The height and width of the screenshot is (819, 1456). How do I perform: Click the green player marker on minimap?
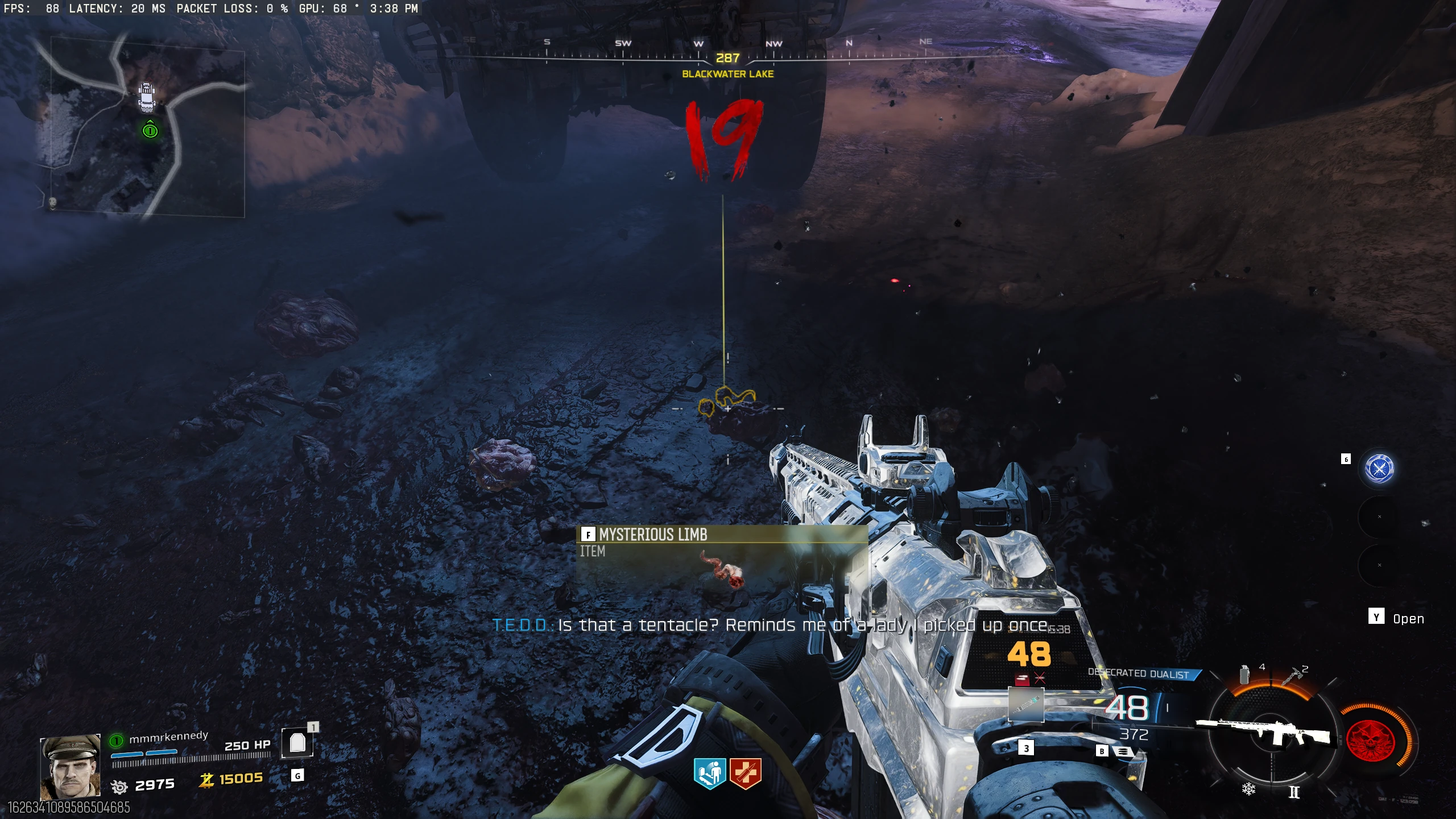pyautogui.click(x=150, y=131)
